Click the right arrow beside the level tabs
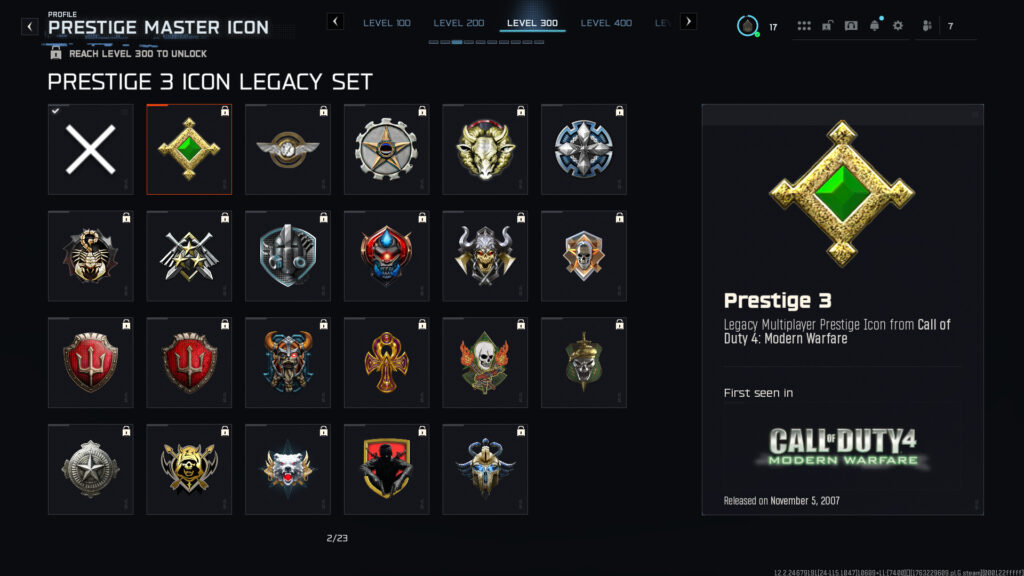1024x576 pixels. (x=688, y=21)
